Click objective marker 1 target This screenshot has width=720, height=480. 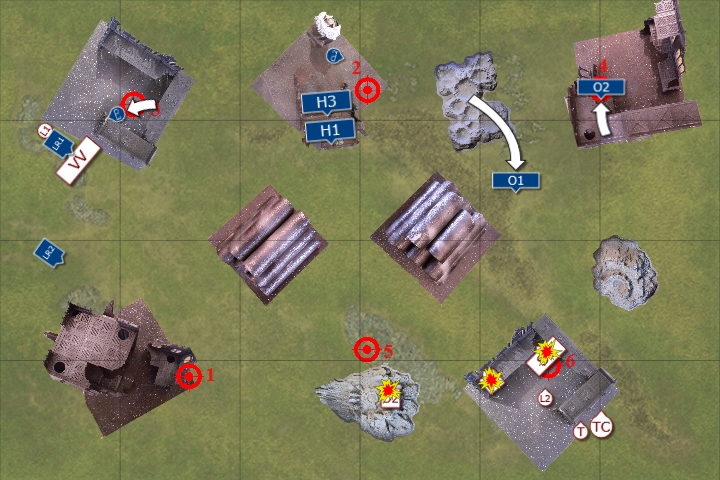(x=188, y=376)
